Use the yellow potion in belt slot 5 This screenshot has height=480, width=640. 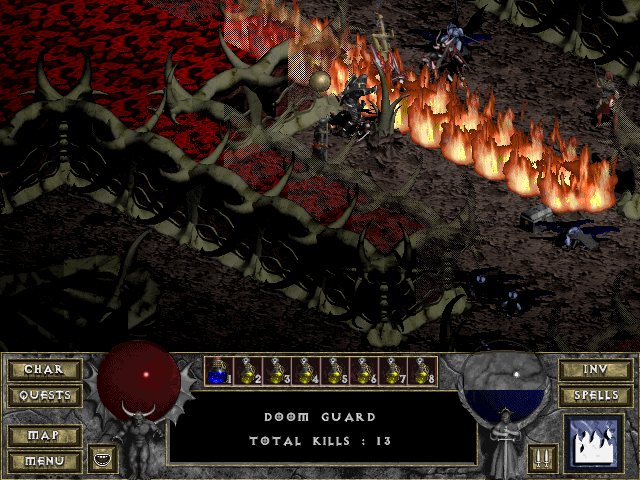coord(334,371)
